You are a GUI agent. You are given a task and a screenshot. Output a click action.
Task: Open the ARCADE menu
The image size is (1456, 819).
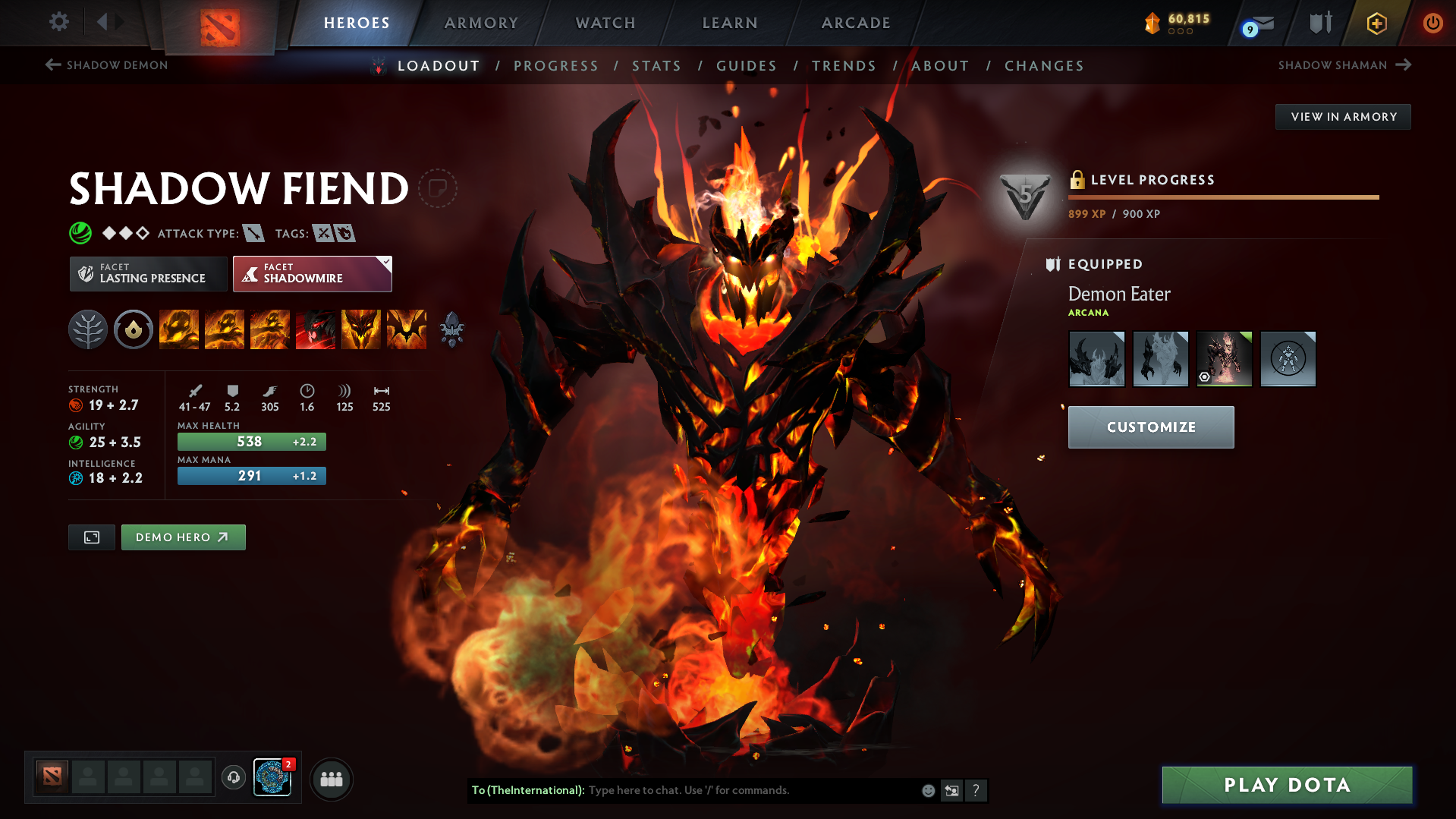[856, 23]
